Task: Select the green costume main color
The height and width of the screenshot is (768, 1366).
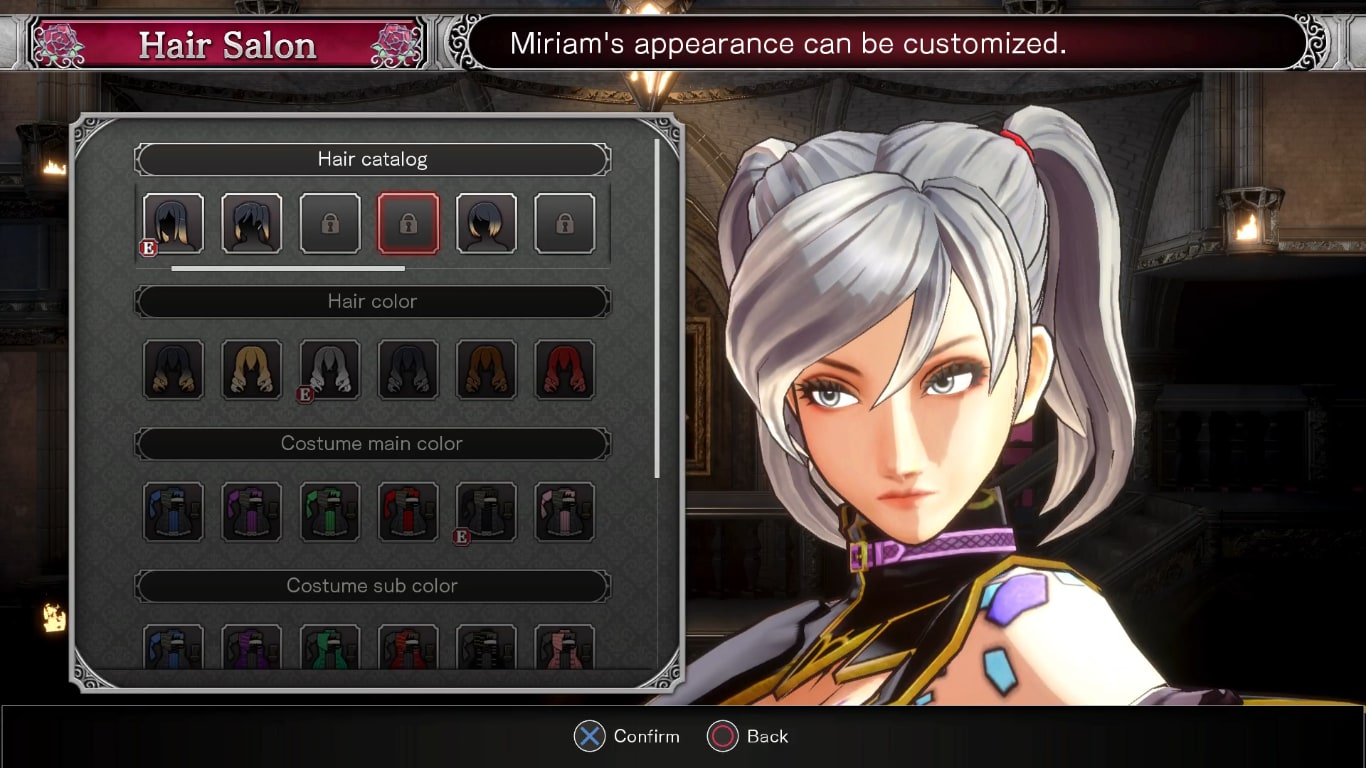Action: 330,512
